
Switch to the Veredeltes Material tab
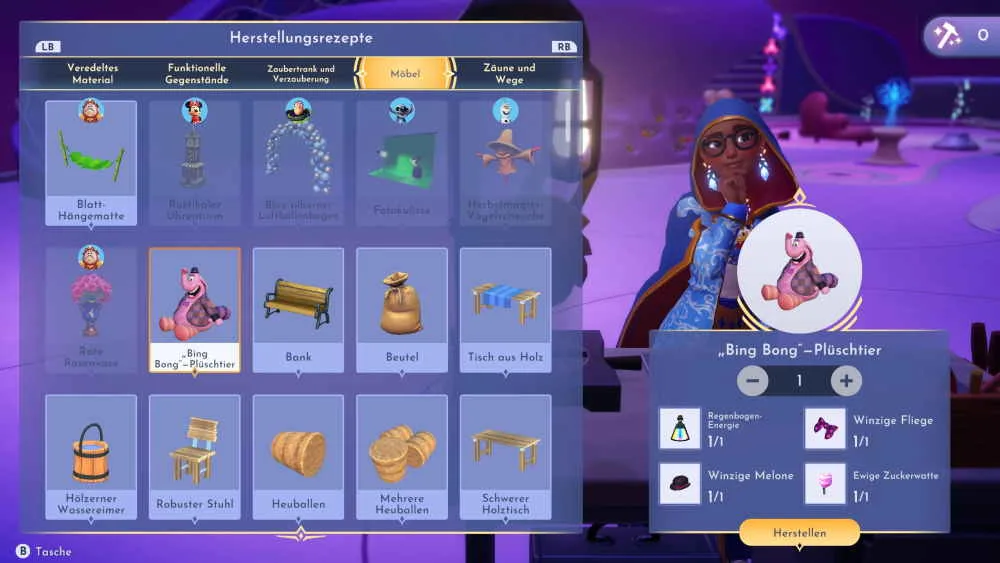pyautogui.click(x=92, y=73)
